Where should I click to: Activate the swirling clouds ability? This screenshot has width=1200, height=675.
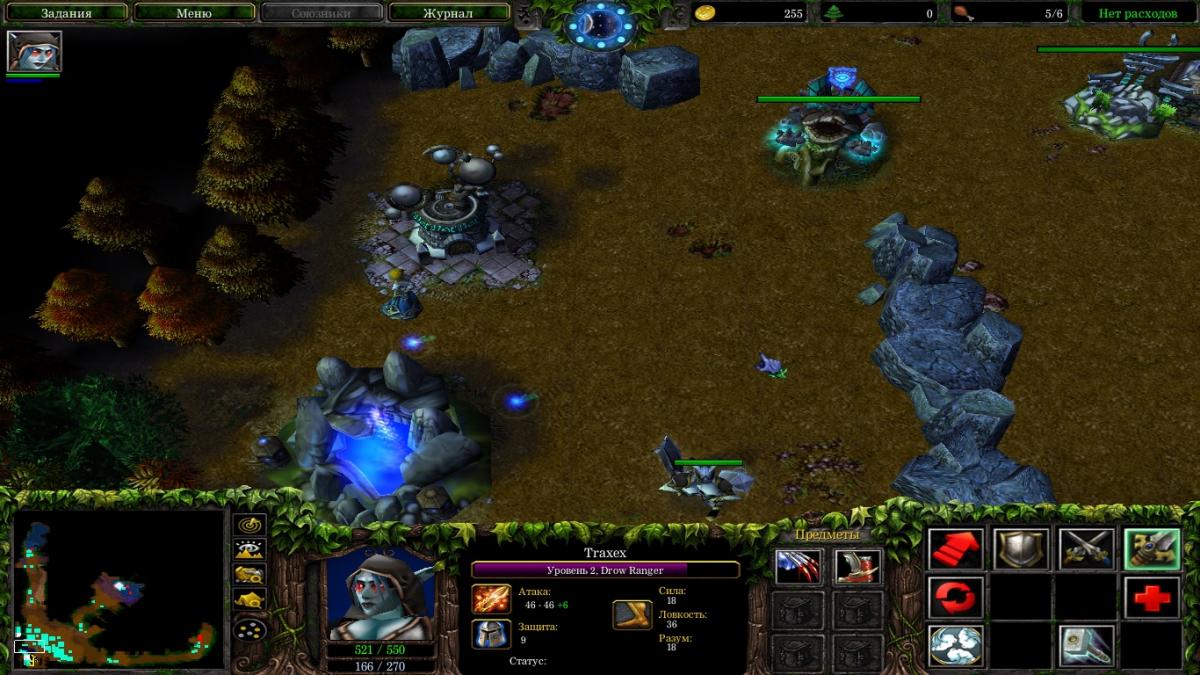[x=955, y=646]
